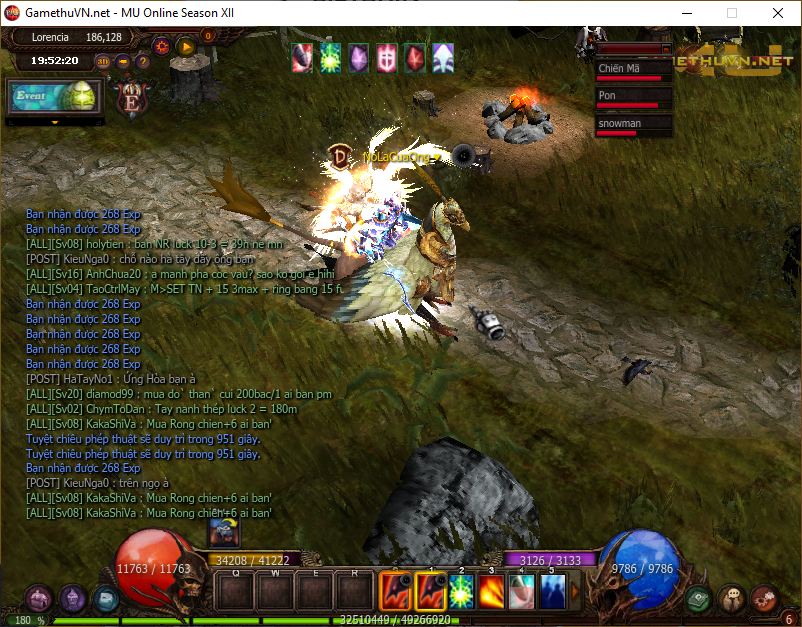Activate the green starburst skill in slot 2

point(461,590)
